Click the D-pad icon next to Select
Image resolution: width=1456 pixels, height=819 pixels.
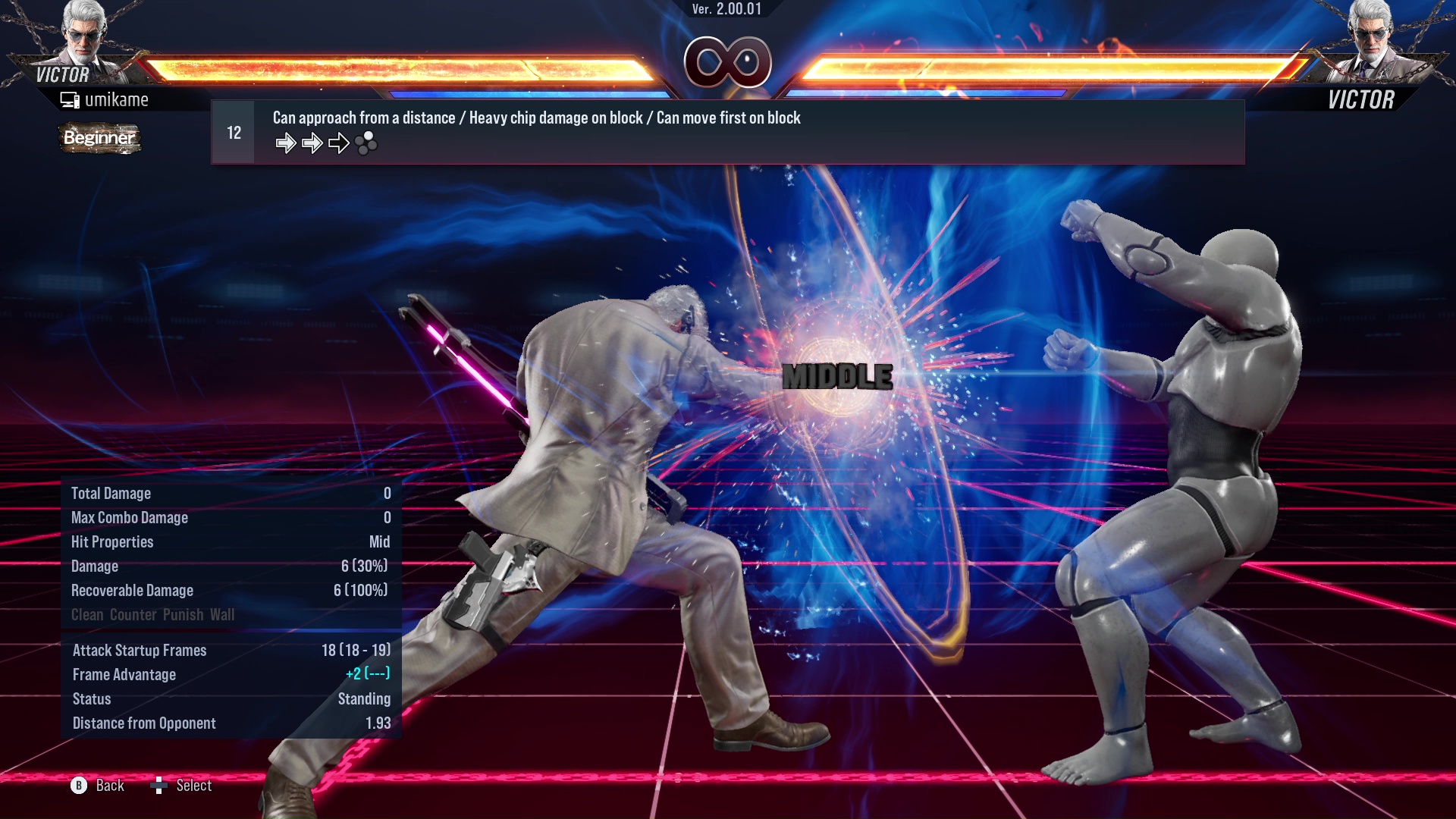(x=160, y=786)
